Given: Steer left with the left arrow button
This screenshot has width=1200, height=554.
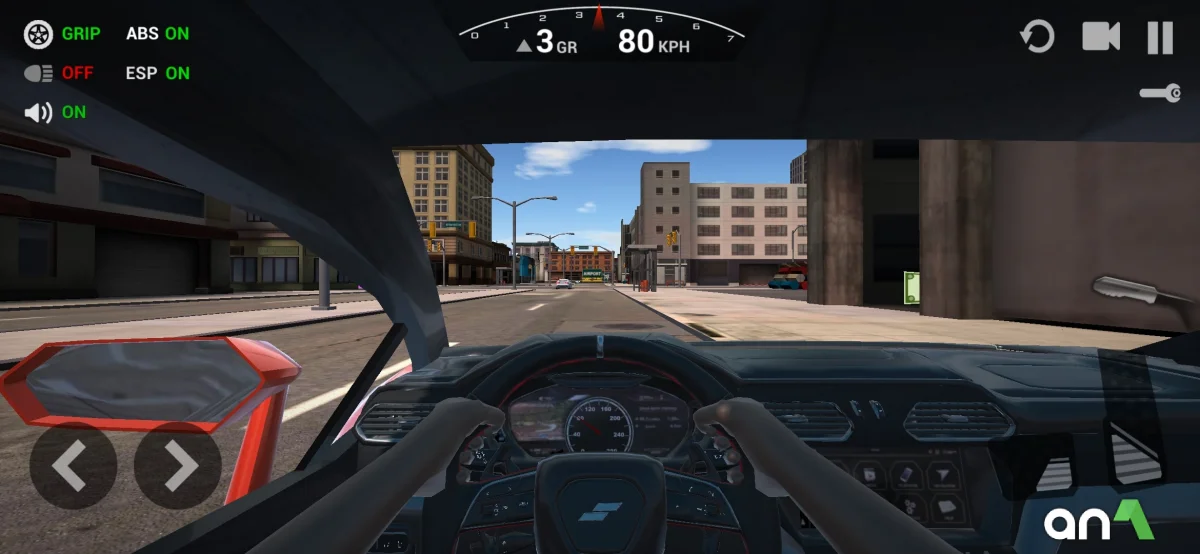Looking at the screenshot, I should point(72,465).
